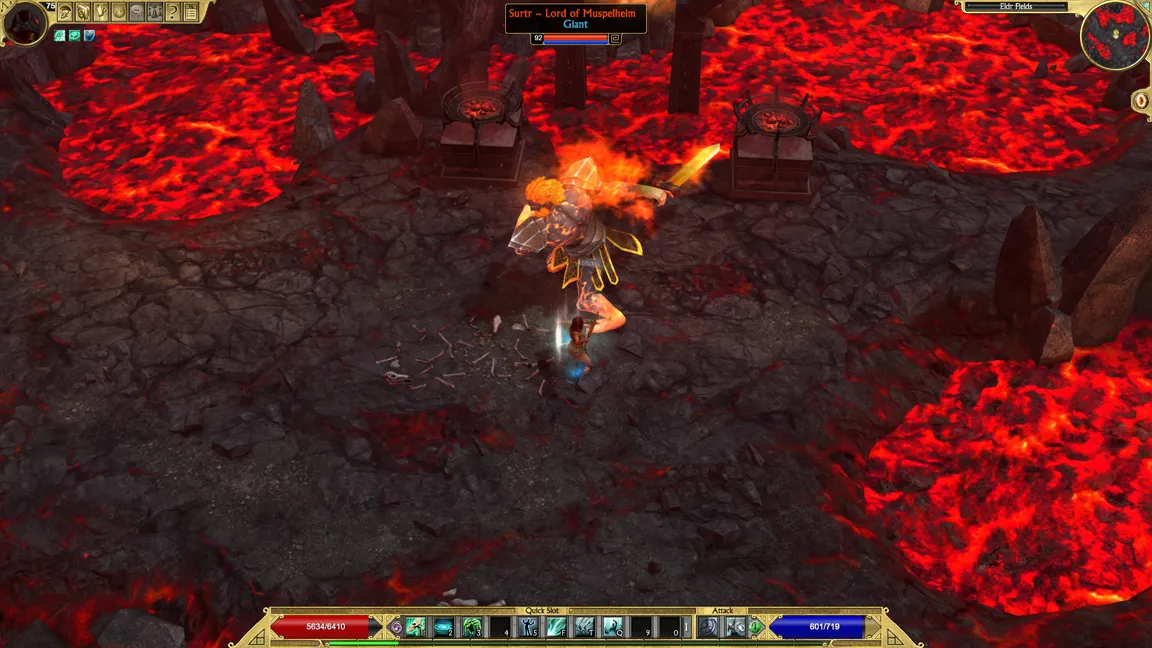
Task: Click the hooded character portrait
Action: click(25, 23)
